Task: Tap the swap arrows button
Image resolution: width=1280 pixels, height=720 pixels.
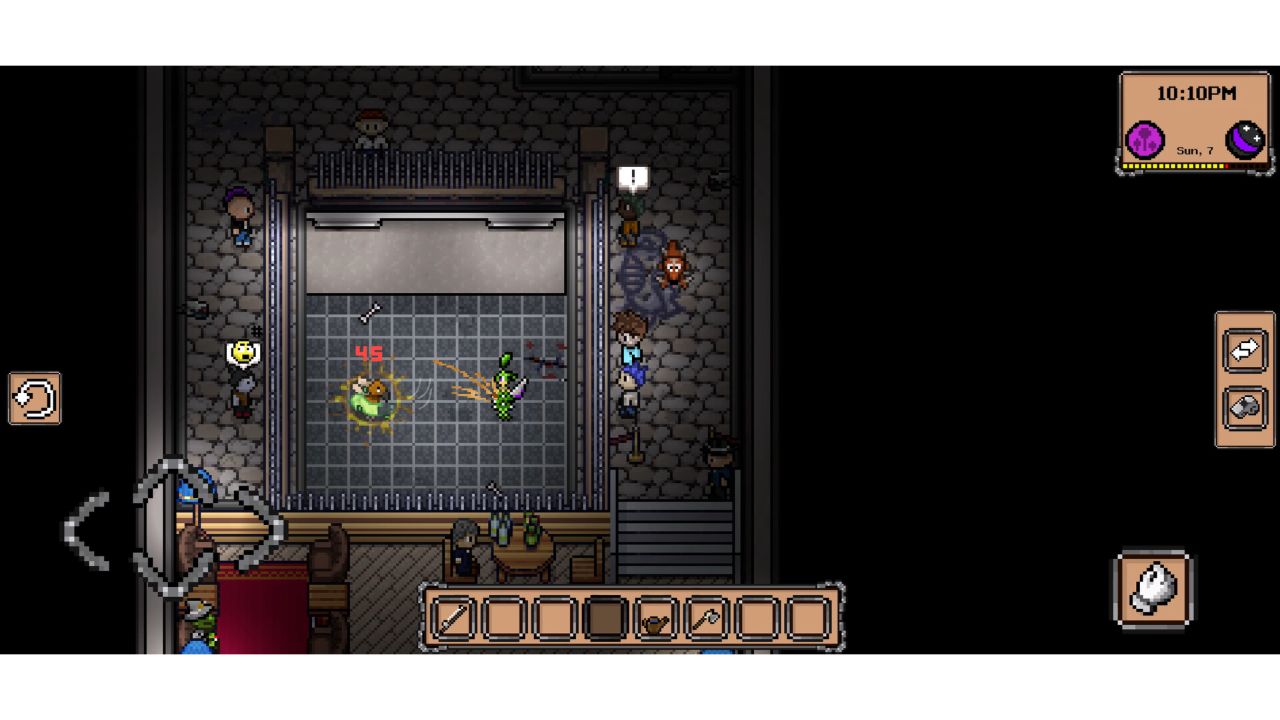Action: click(x=1245, y=351)
